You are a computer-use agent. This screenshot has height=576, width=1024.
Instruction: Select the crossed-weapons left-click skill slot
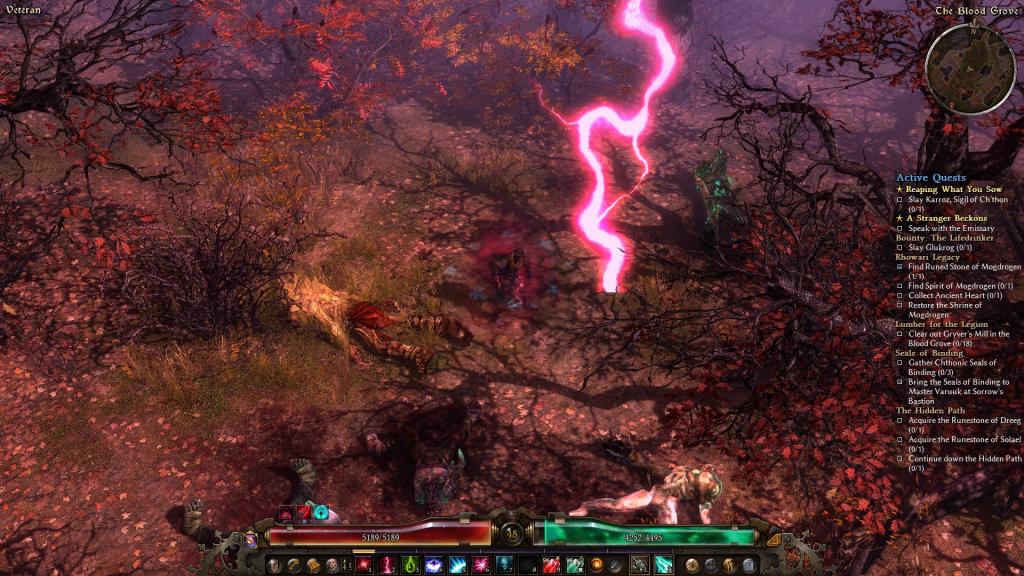click(637, 565)
